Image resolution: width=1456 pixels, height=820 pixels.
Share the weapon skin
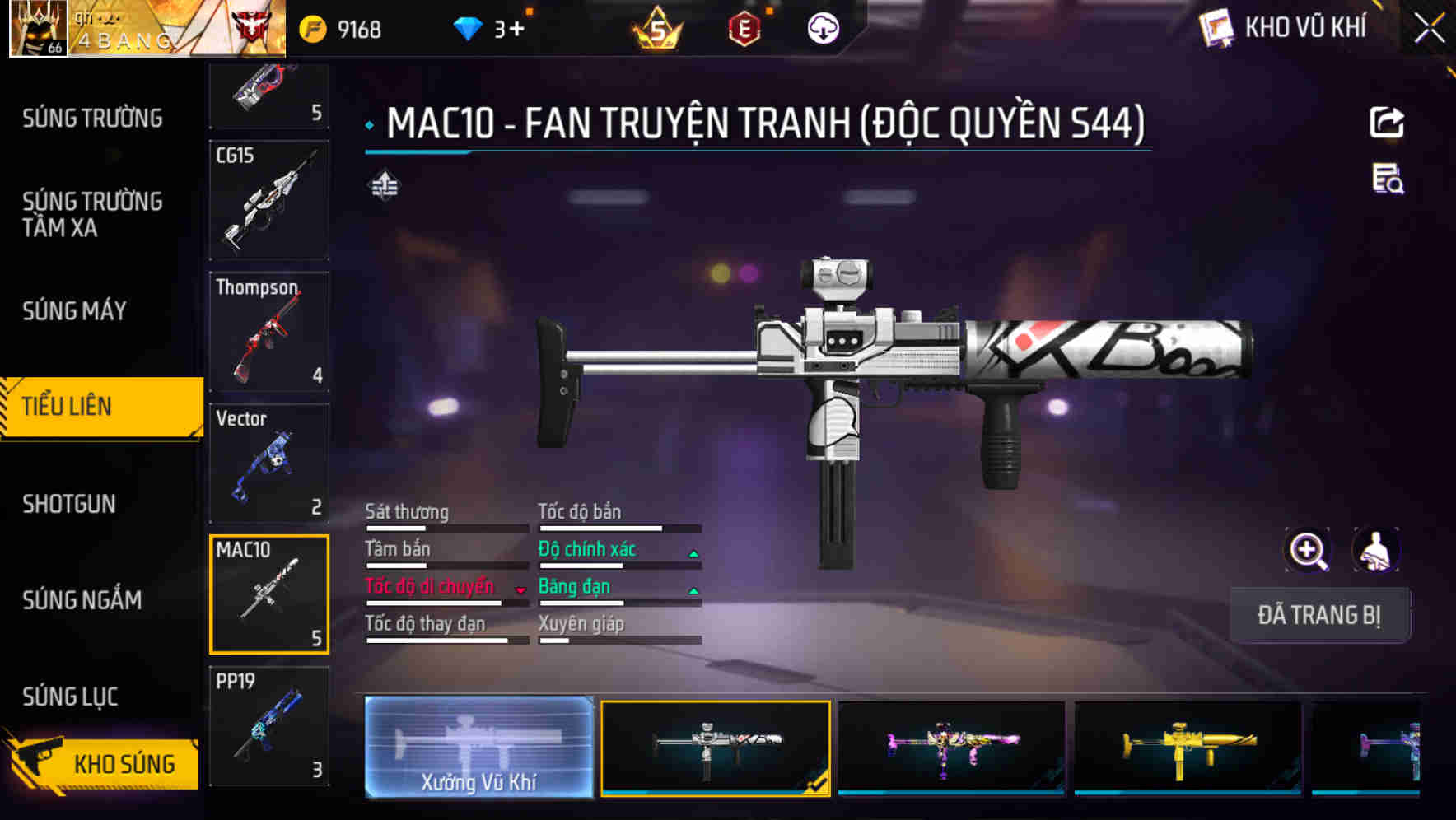tap(1387, 123)
